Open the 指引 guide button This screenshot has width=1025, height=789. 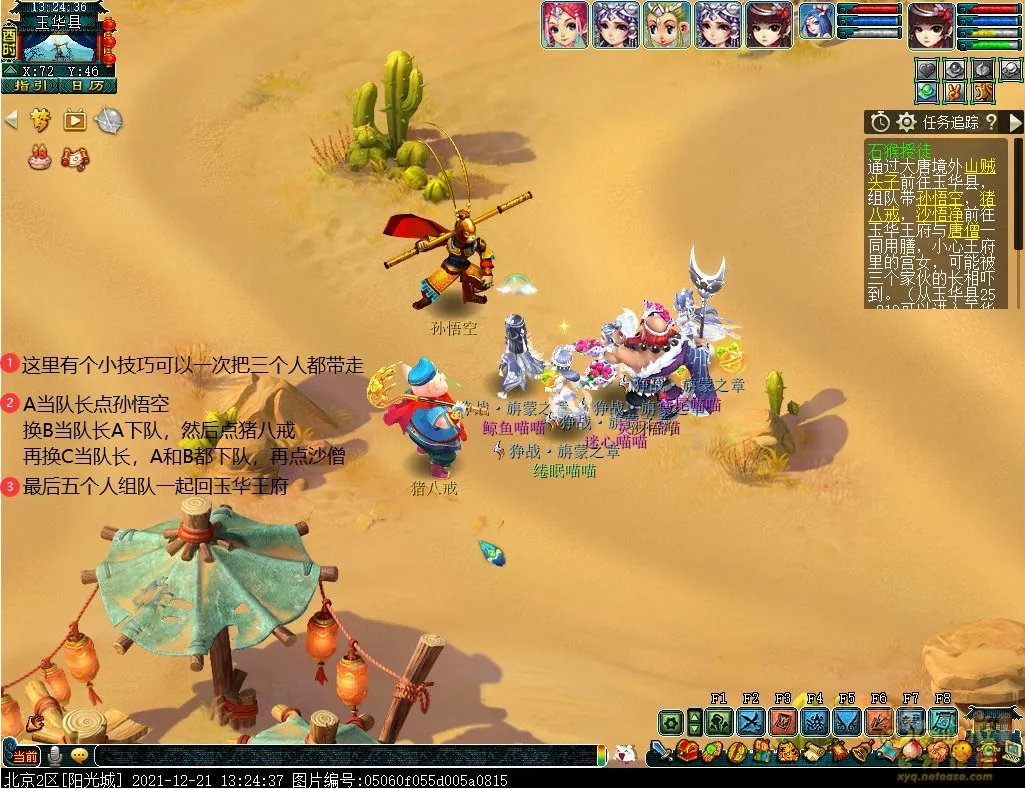30,86
